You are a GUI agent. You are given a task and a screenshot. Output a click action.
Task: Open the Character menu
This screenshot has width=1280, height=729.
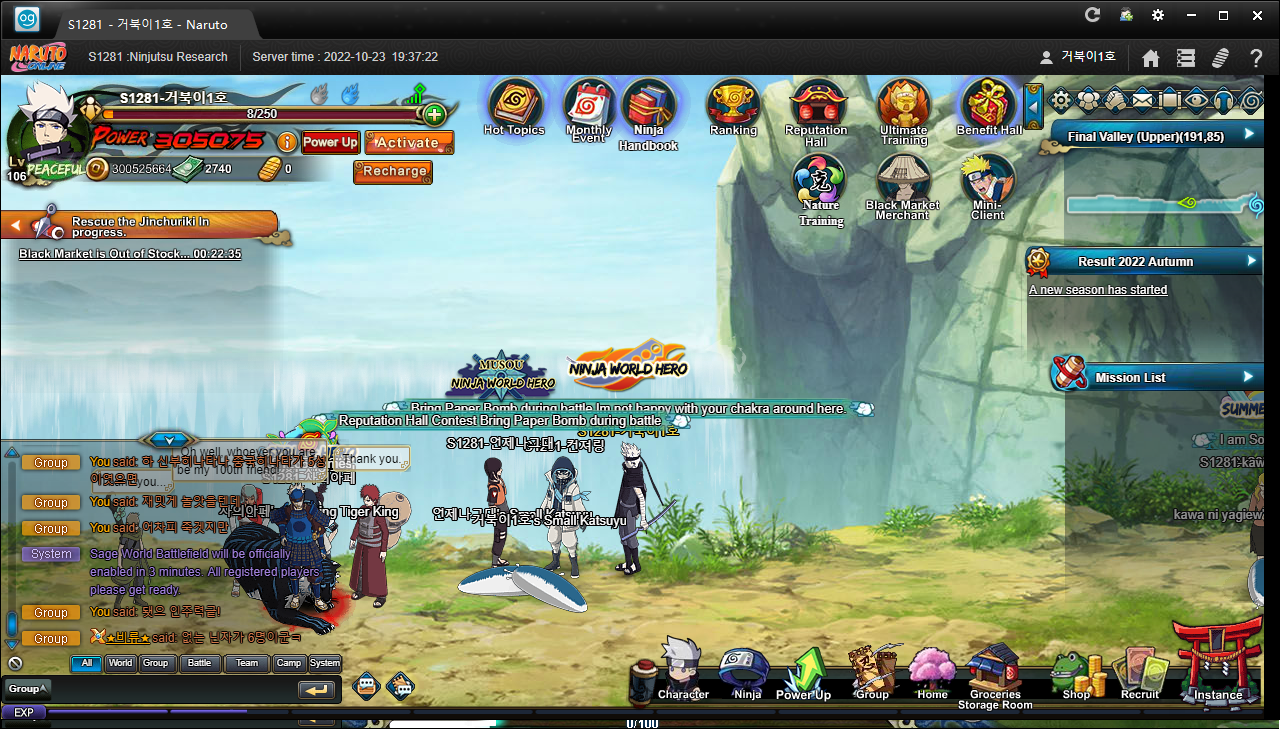683,670
